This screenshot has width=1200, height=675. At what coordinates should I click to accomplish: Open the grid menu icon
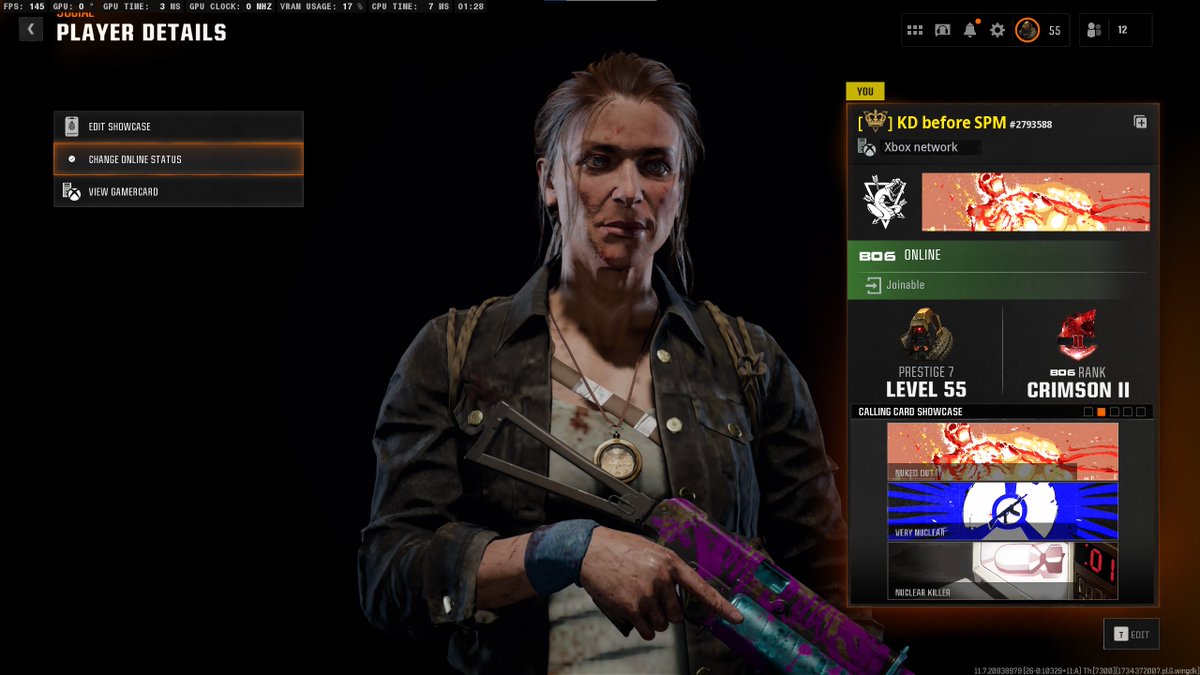pos(915,30)
